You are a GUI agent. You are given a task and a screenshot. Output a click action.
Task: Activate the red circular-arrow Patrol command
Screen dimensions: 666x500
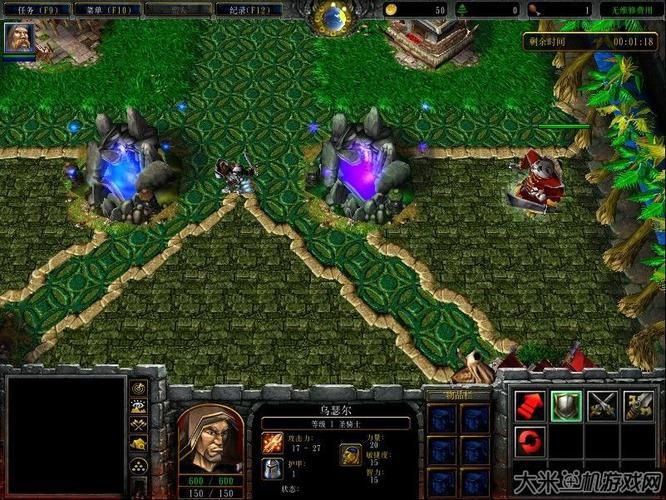(529, 439)
